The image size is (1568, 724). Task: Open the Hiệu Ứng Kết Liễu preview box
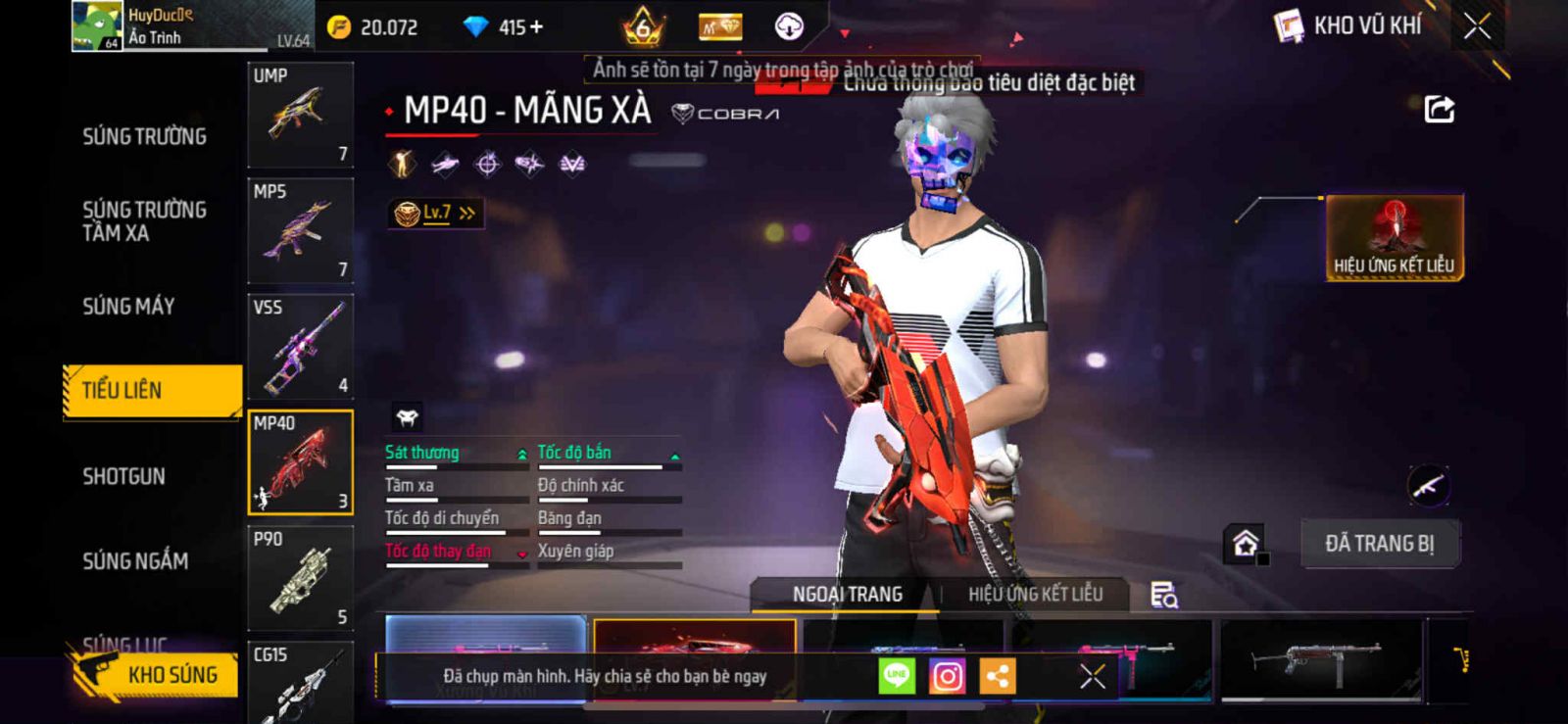pyautogui.click(x=1394, y=238)
